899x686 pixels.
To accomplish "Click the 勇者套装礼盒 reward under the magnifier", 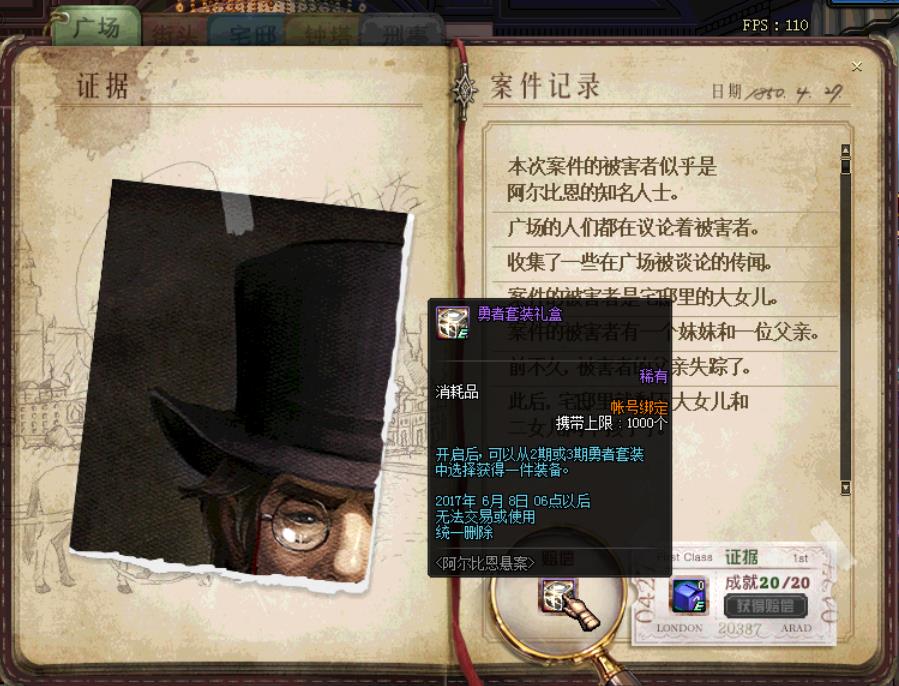I will coord(556,596).
